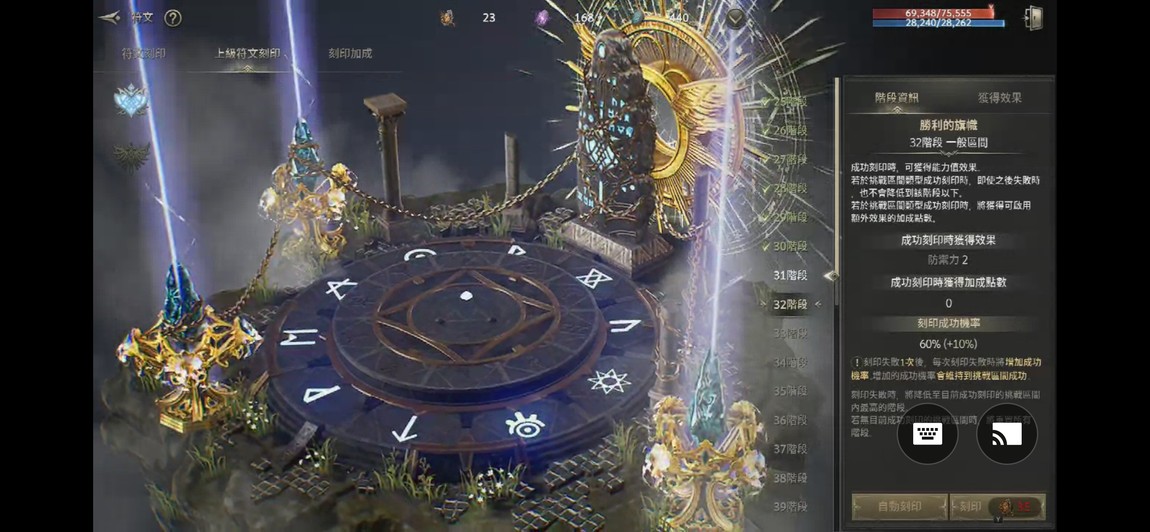Select stage 31階段 in the list

click(790, 275)
